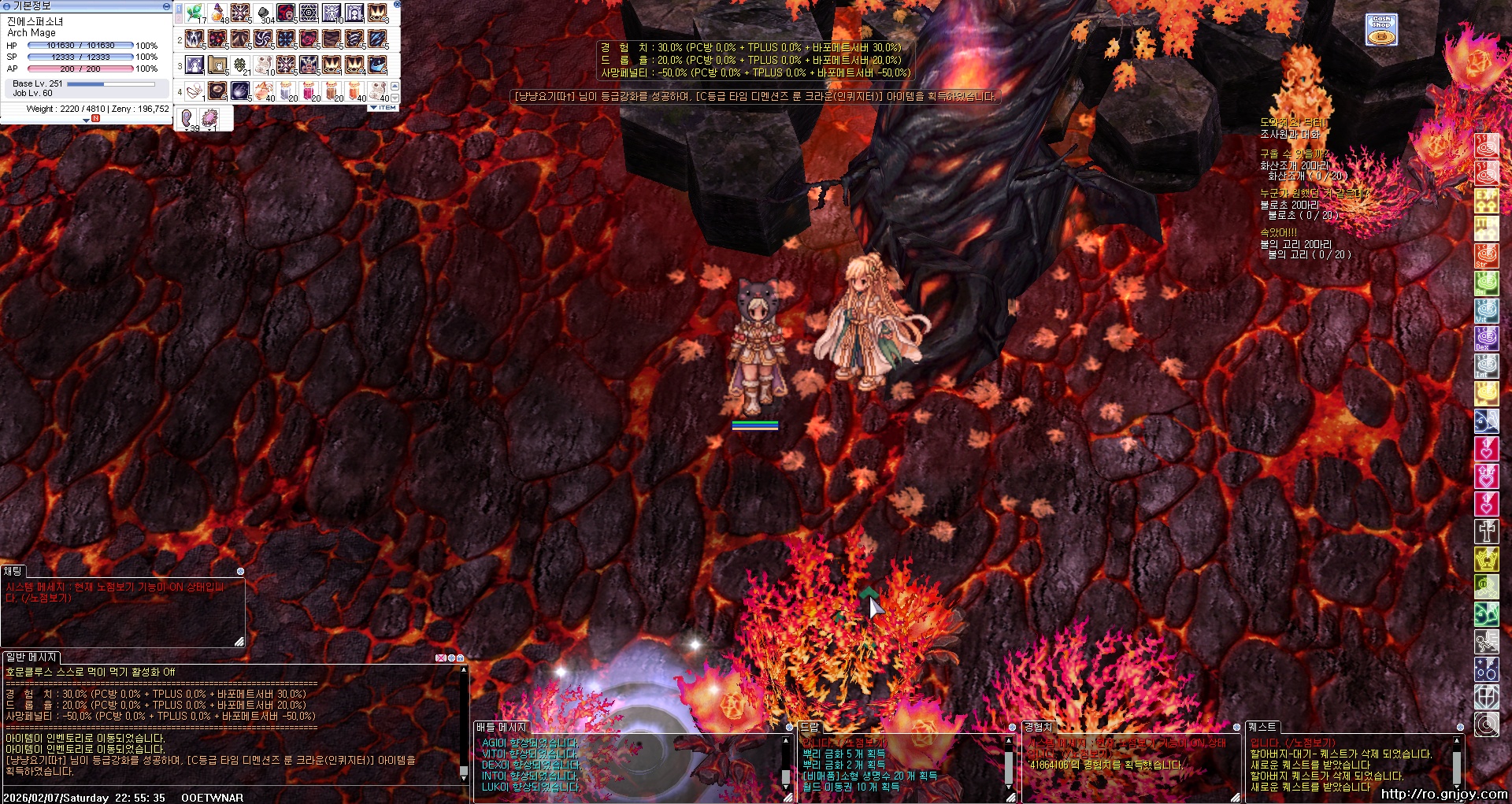Select the 일반 메세지 general message tab

point(31,657)
